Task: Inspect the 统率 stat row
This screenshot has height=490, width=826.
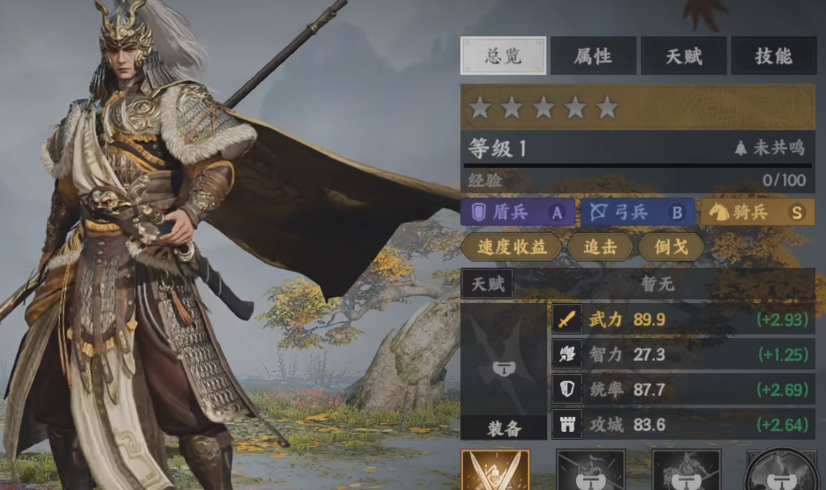Action: click(x=683, y=389)
